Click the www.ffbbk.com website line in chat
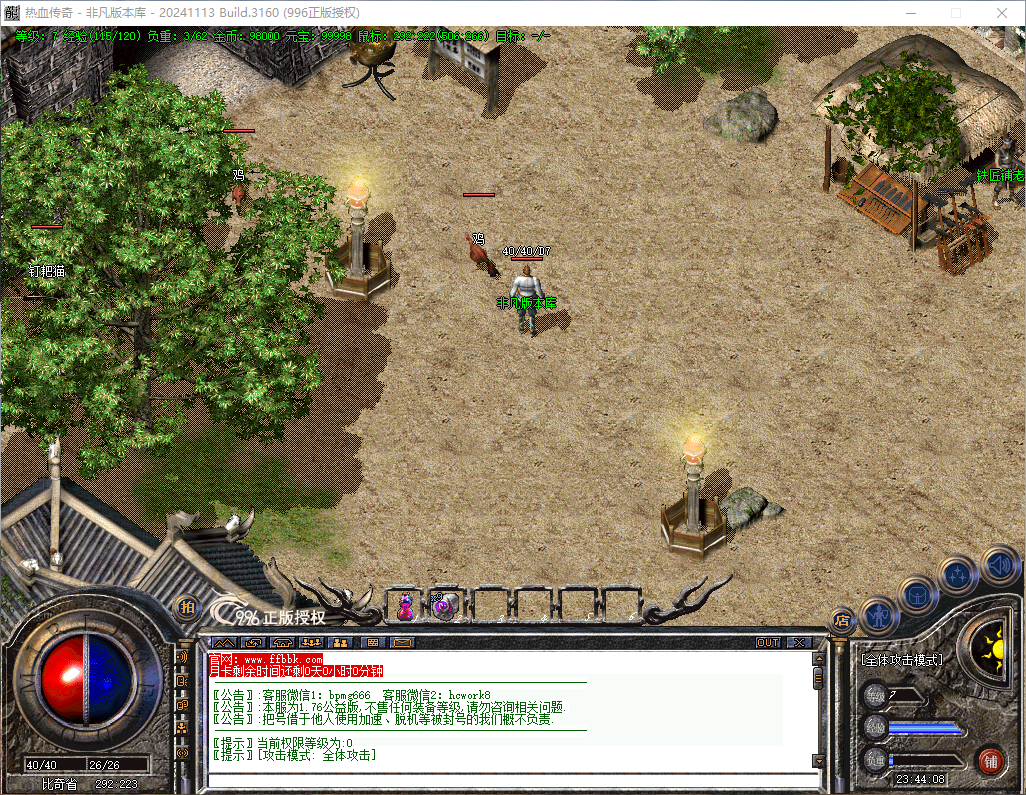This screenshot has height=795, width=1026. click(266, 660)
